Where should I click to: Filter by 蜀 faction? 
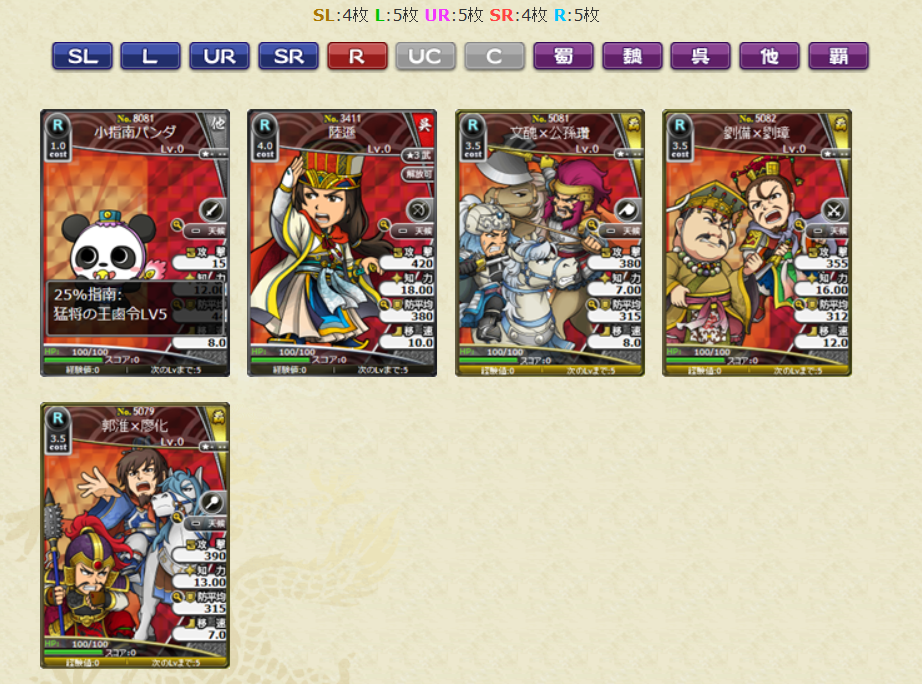pos(563,56)
